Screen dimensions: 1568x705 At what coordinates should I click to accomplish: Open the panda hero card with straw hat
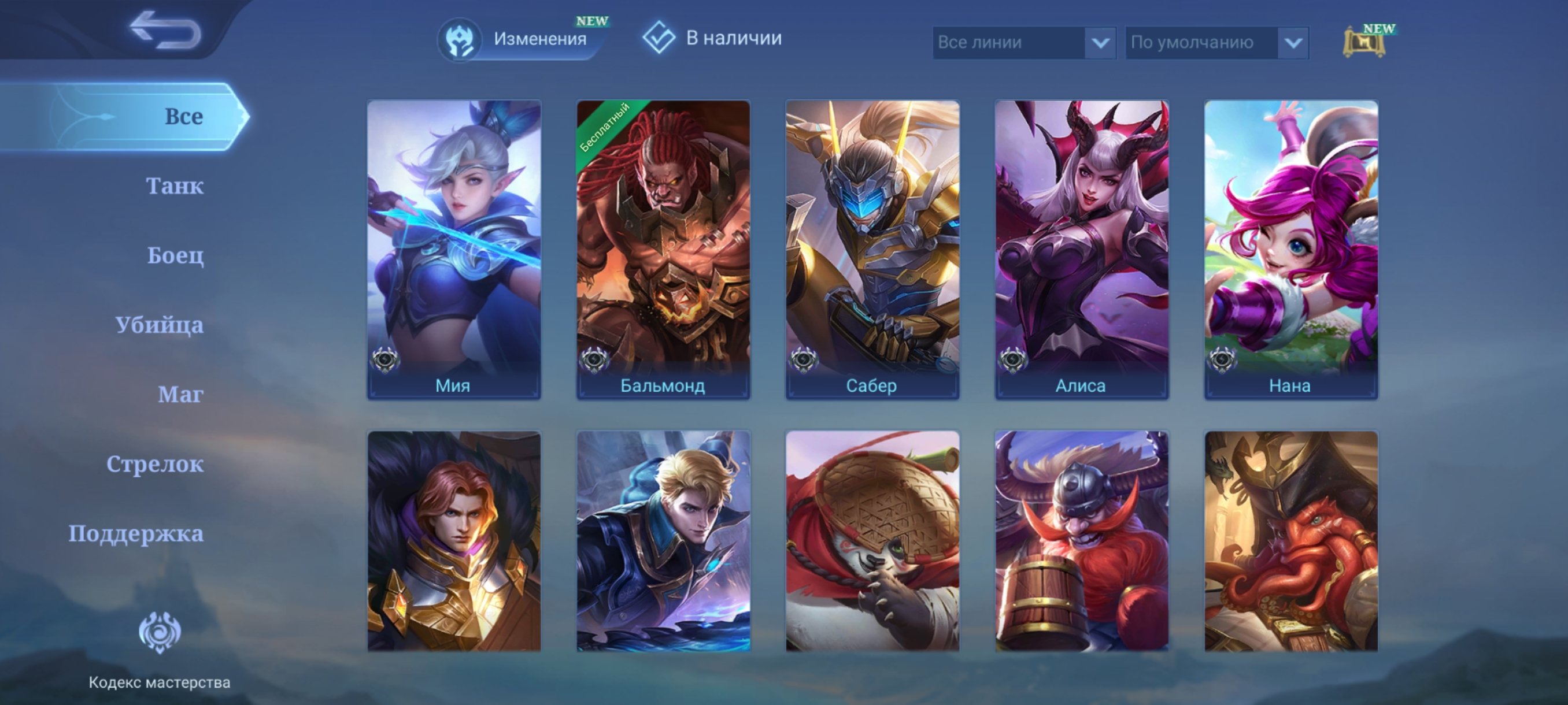click(x=872, y=541)
